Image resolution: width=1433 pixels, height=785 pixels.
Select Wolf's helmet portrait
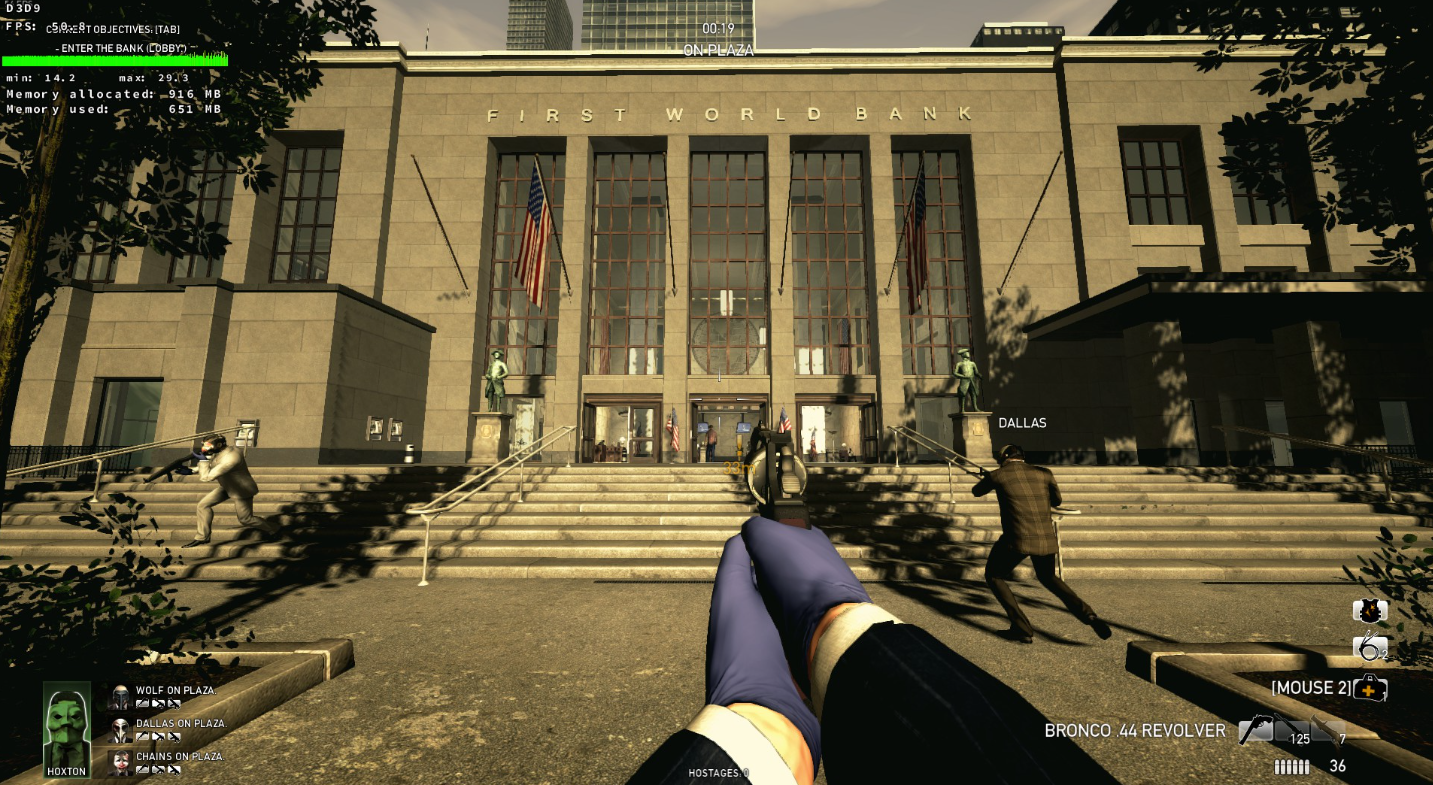coord(120,697)
